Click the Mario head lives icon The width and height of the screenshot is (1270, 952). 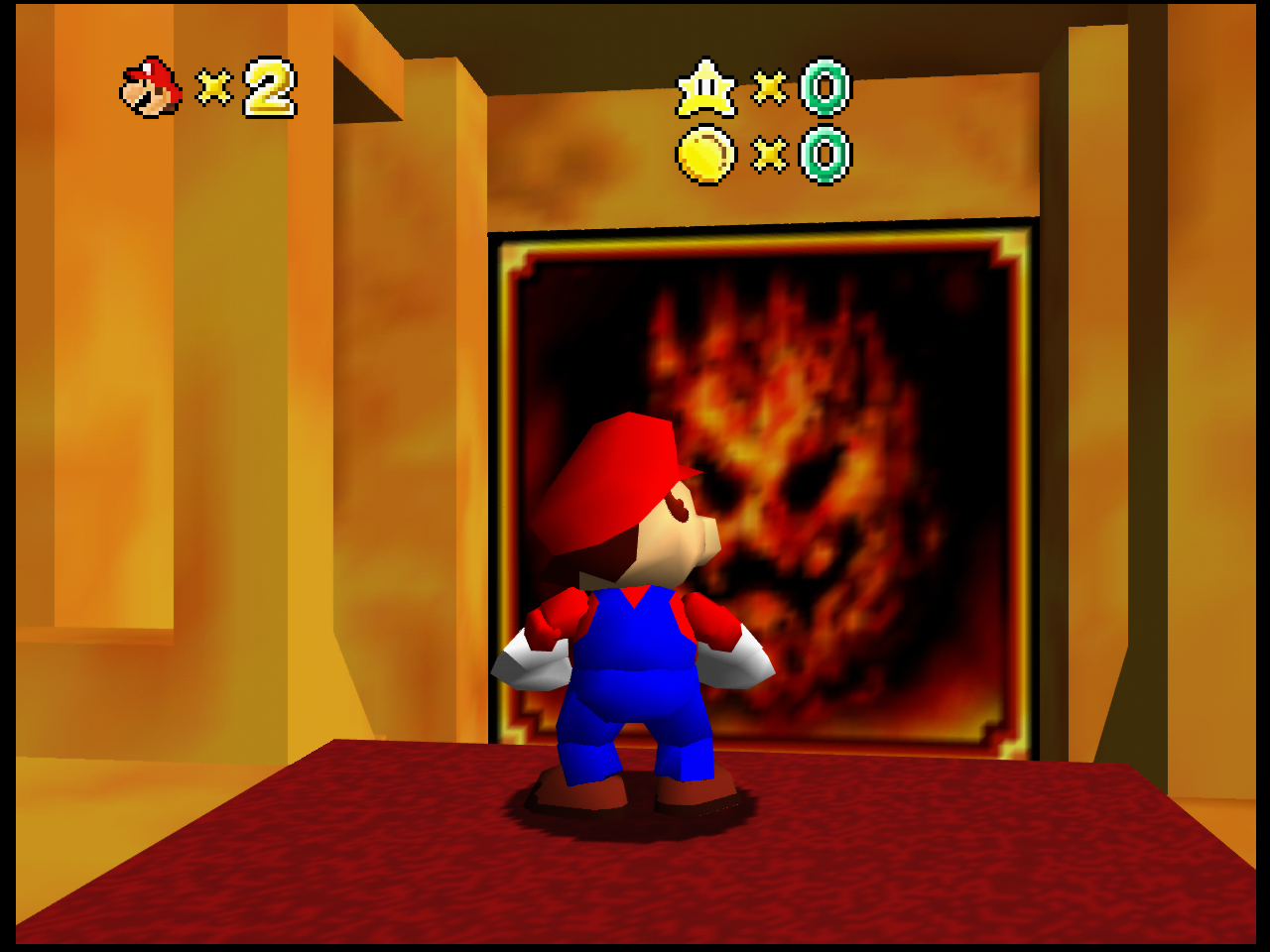coord(151,87)
